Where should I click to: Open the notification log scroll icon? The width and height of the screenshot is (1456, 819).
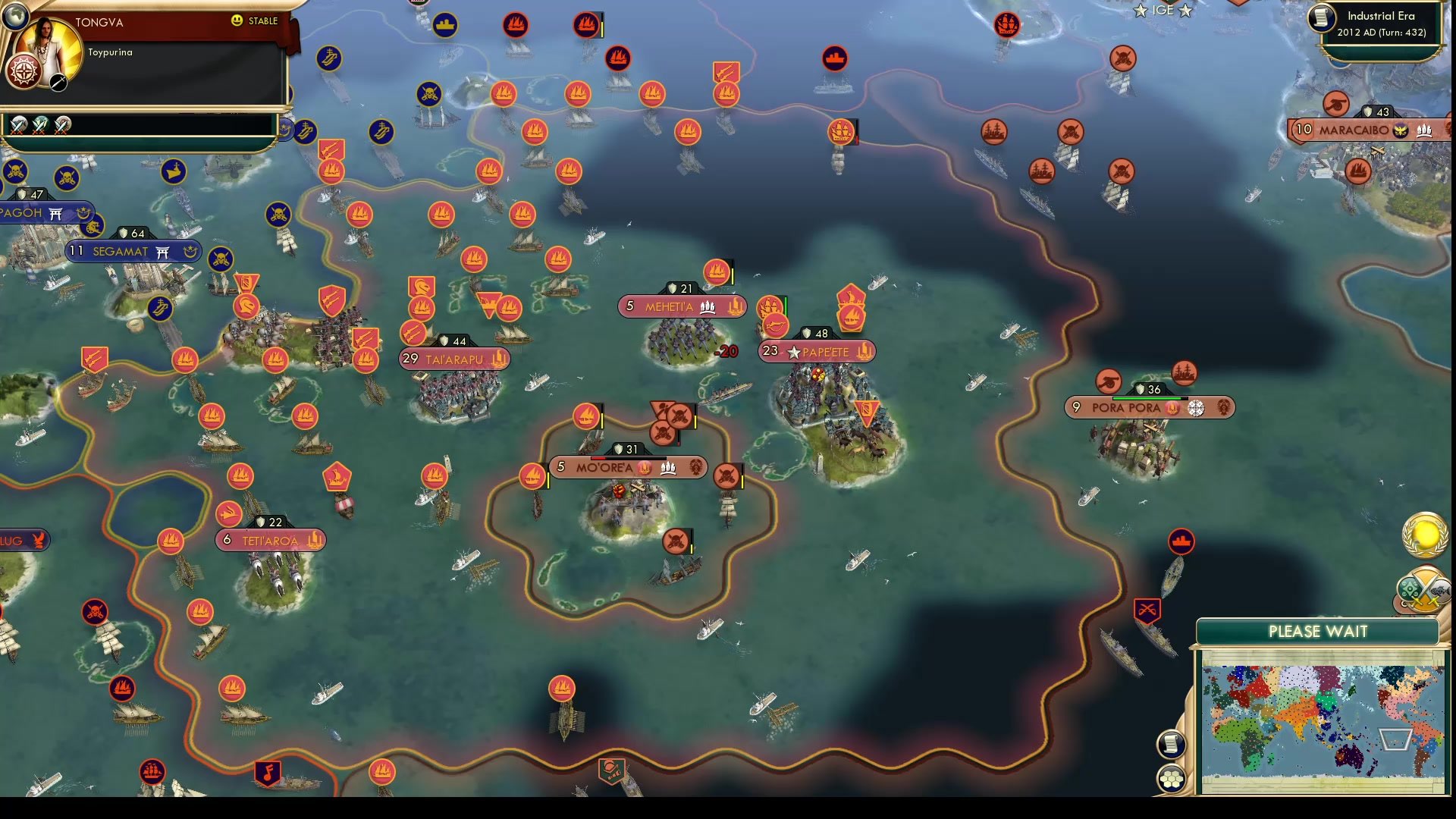[1172, 743]
